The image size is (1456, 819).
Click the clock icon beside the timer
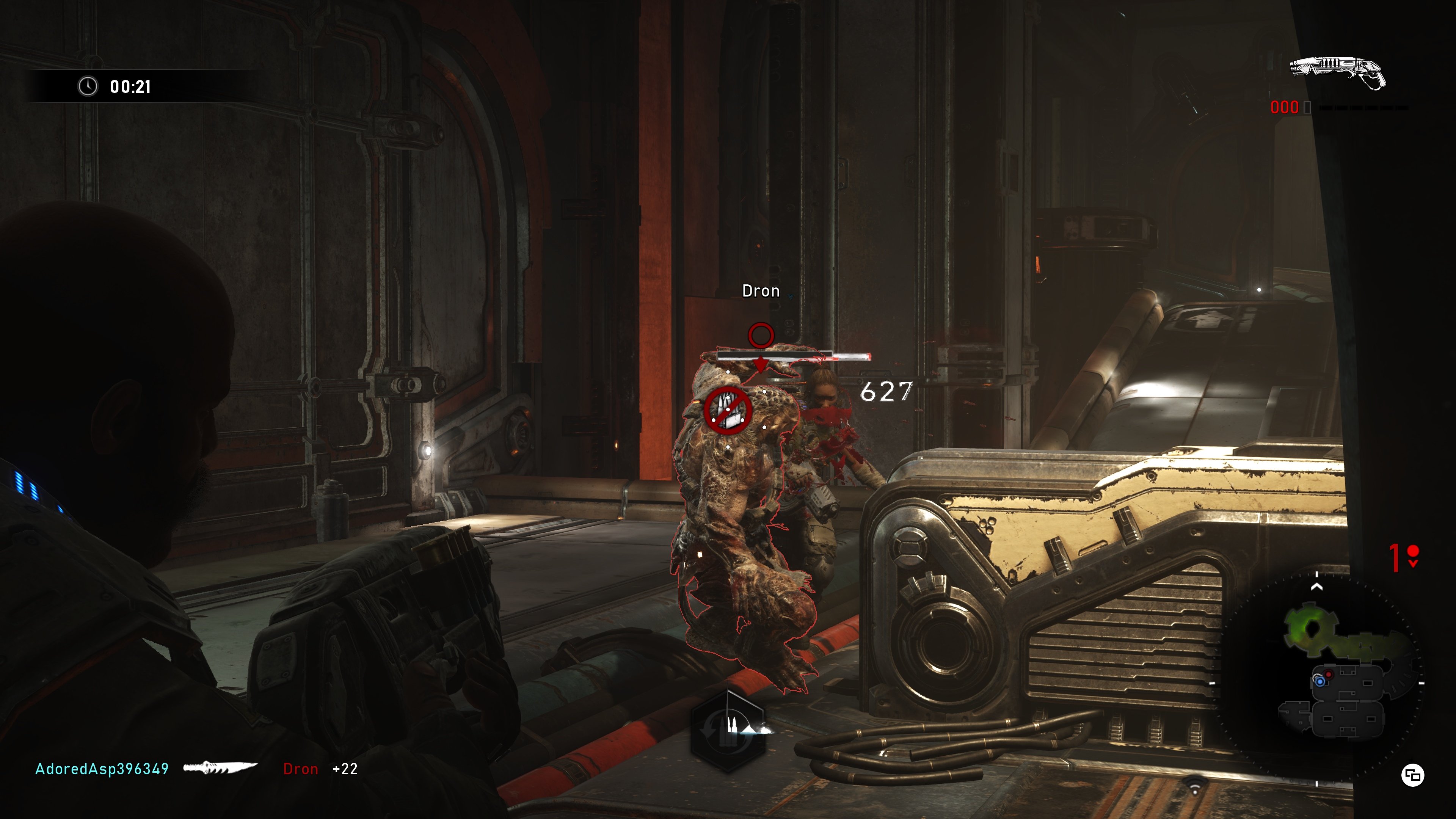pos(88,87)
